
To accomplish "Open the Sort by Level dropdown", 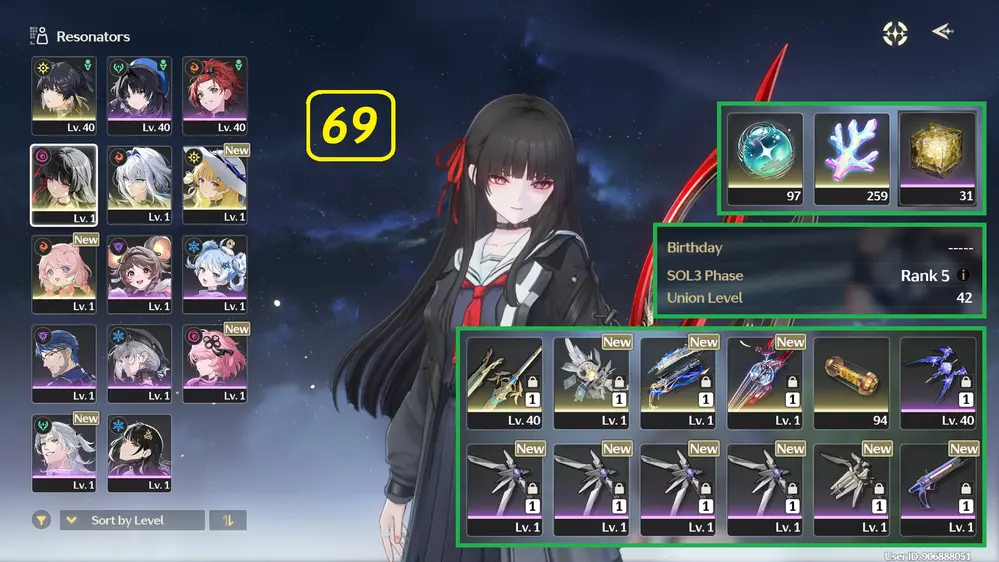I will 132,520.
